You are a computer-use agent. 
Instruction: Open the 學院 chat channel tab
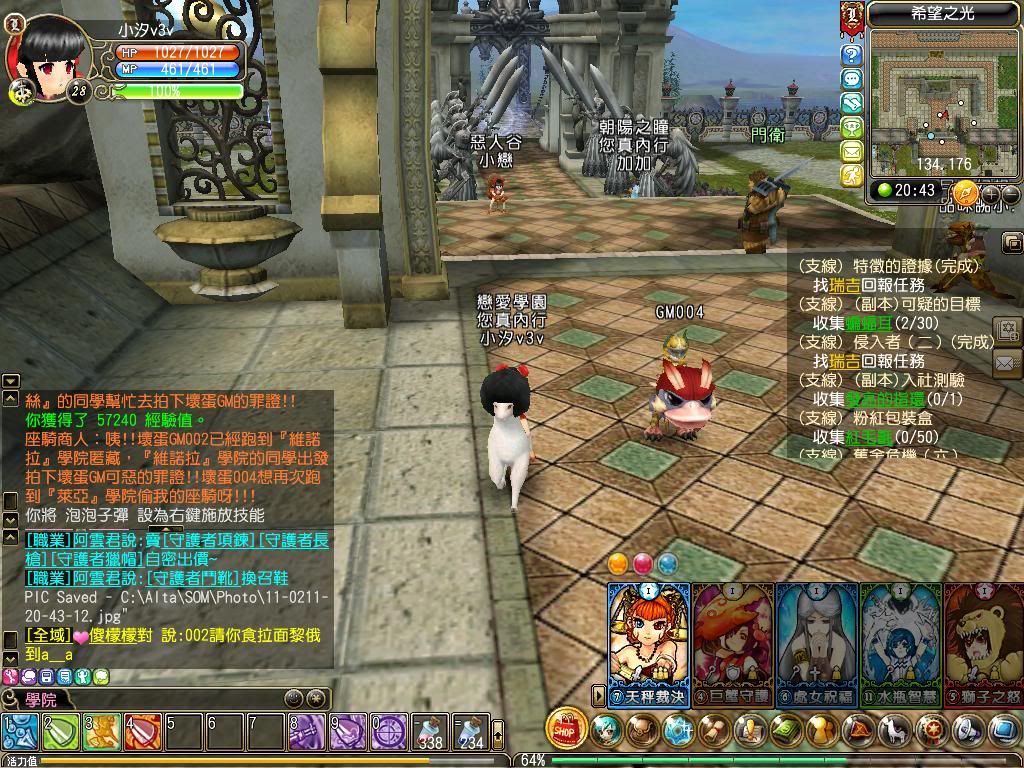(x=40, y=699)
